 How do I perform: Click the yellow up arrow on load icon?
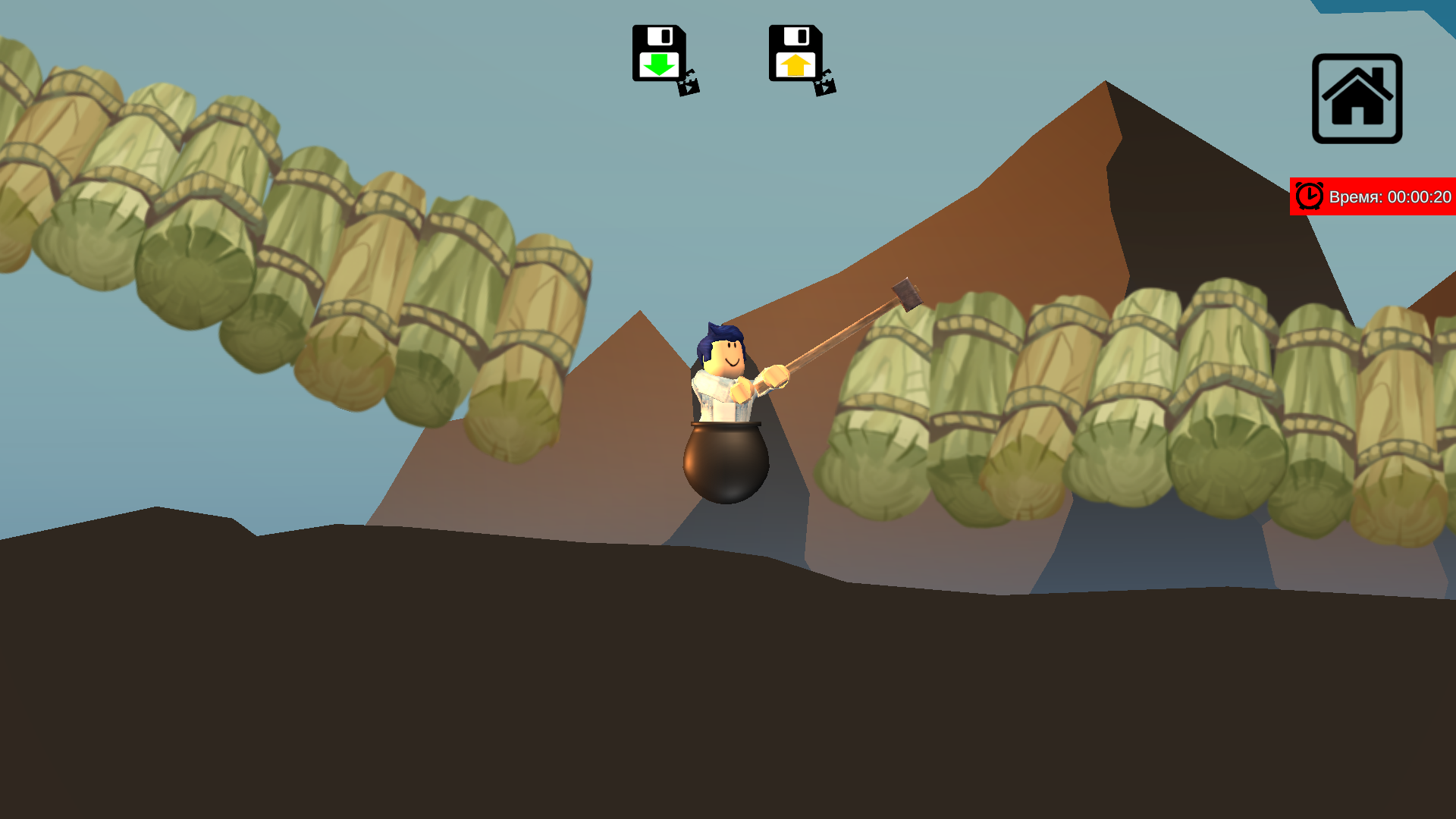point(795,64)
